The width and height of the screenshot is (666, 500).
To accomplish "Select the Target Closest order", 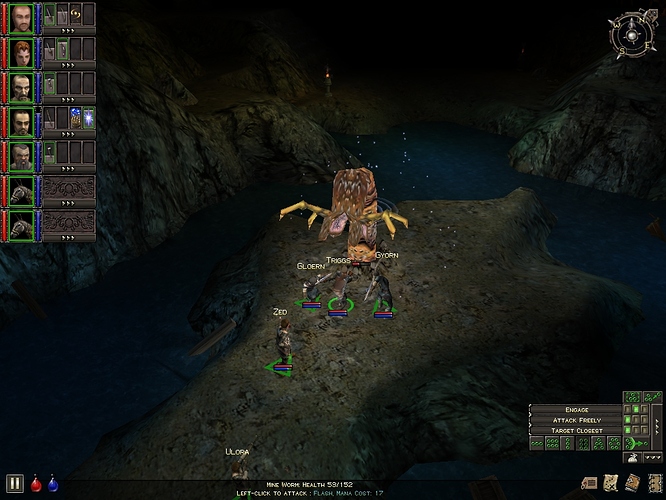I will pos(575,430).
